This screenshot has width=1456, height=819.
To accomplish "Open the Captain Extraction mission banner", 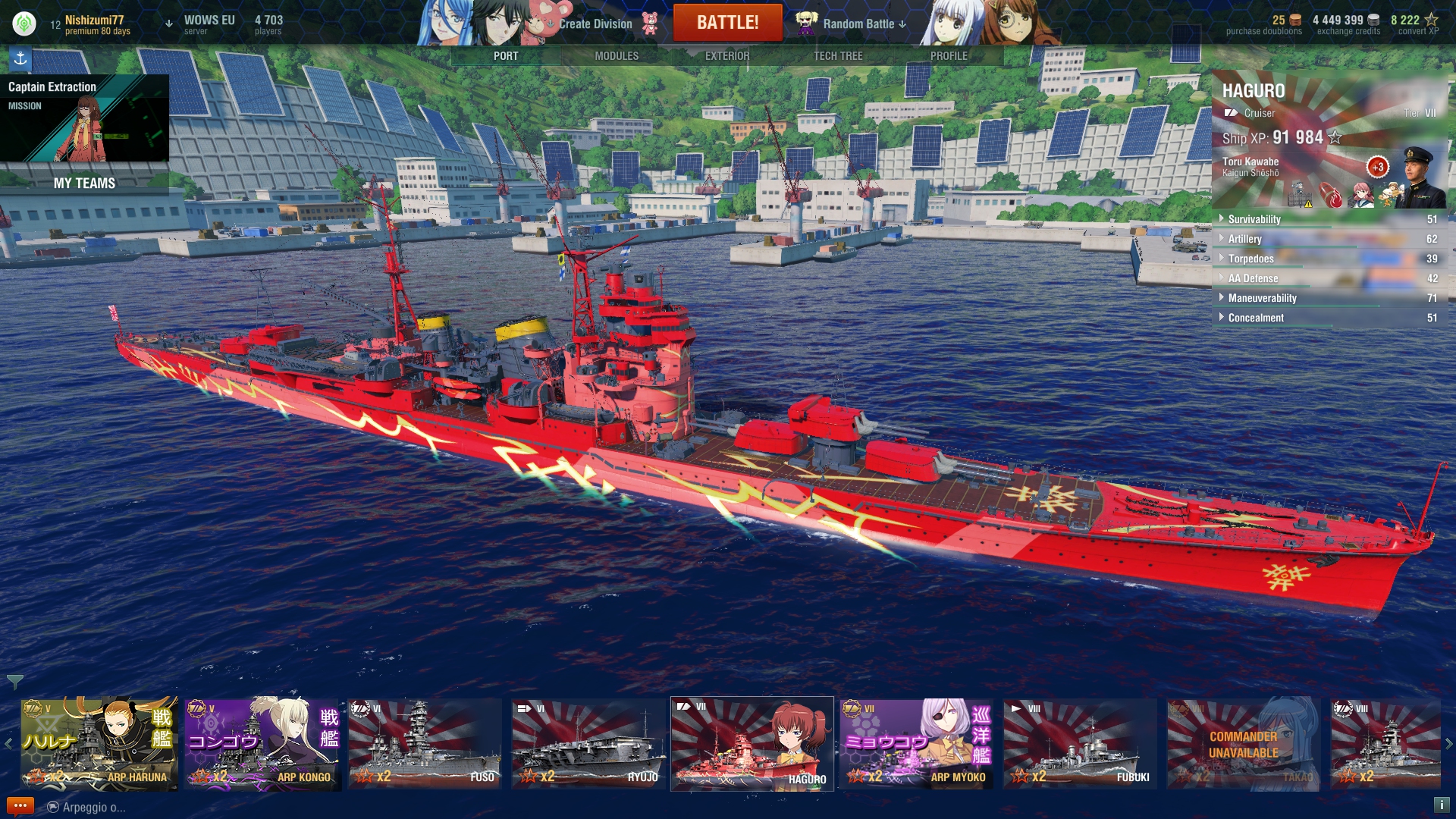I will tap(84, 118).
